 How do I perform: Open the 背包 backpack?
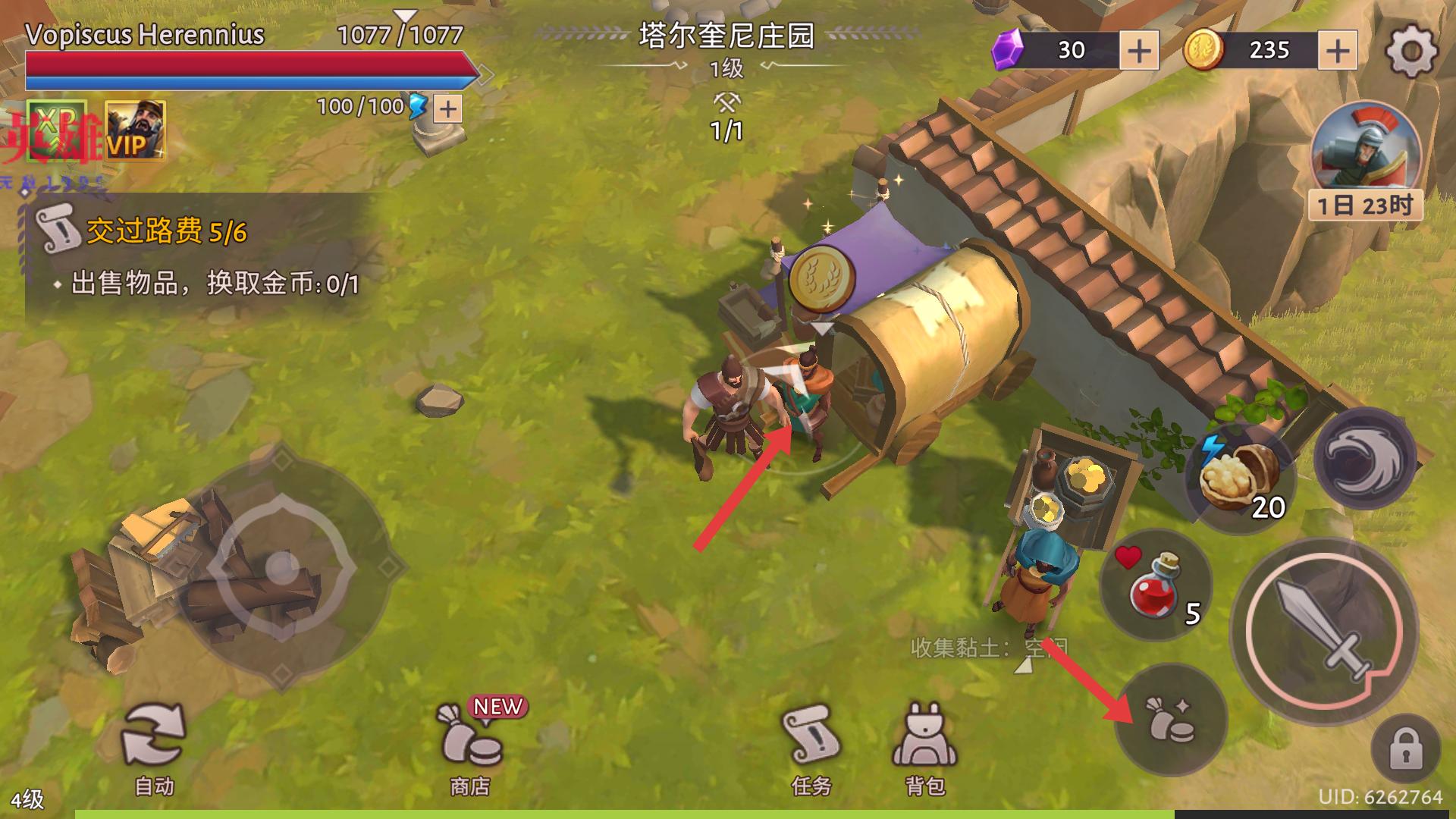[924, 747]
